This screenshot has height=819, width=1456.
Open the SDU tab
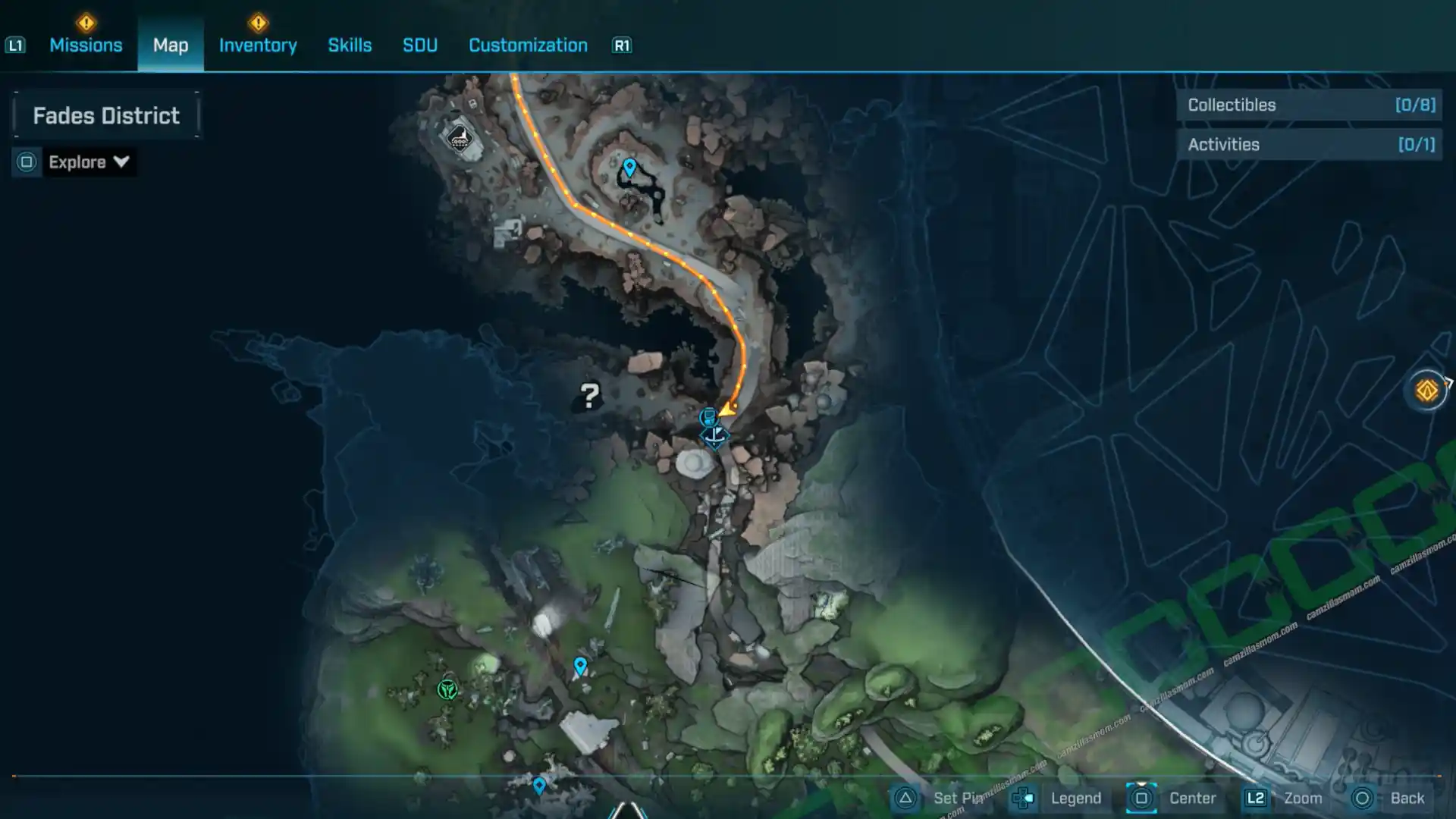click(x=420, y=45)
